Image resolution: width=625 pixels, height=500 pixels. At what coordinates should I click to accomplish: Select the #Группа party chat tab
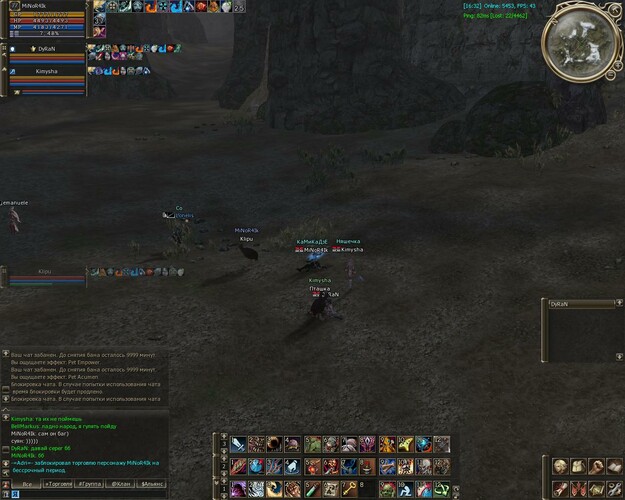[x=90, y=483]
